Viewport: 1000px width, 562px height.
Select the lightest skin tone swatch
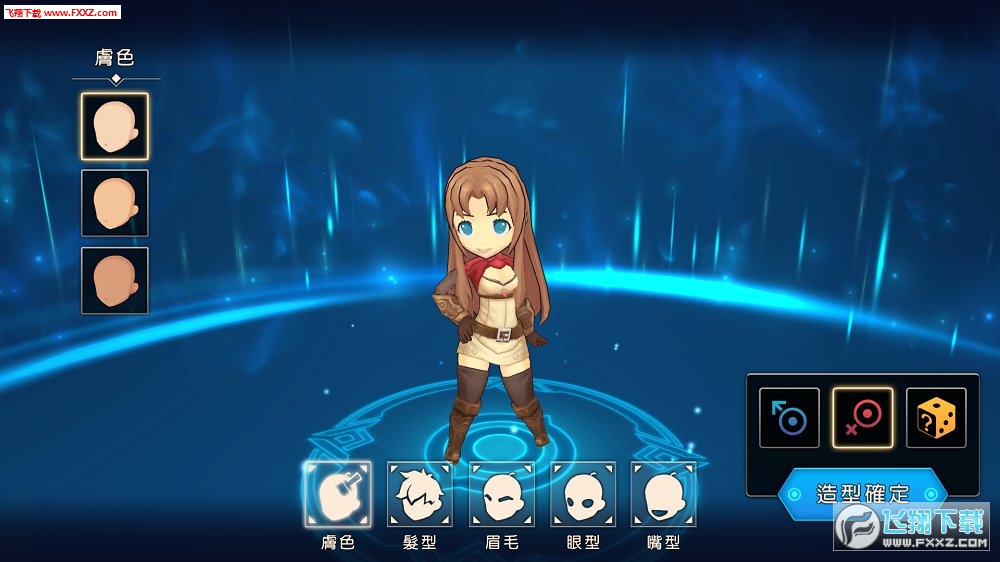[x=115, y=126]
